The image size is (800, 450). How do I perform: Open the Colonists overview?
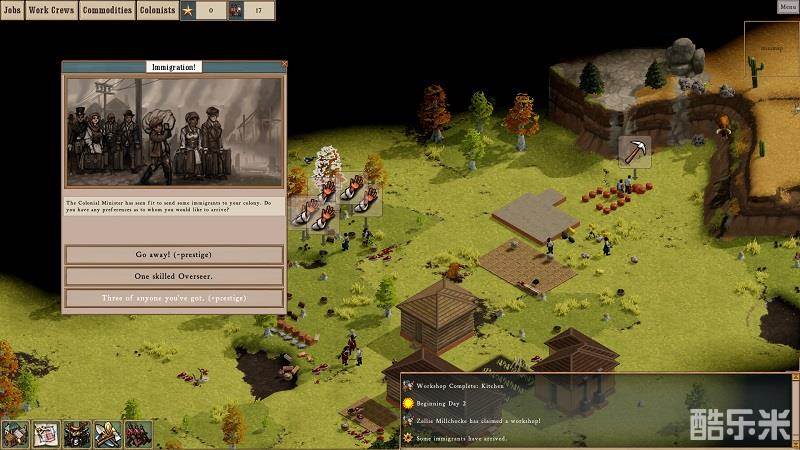coord(157,10)
